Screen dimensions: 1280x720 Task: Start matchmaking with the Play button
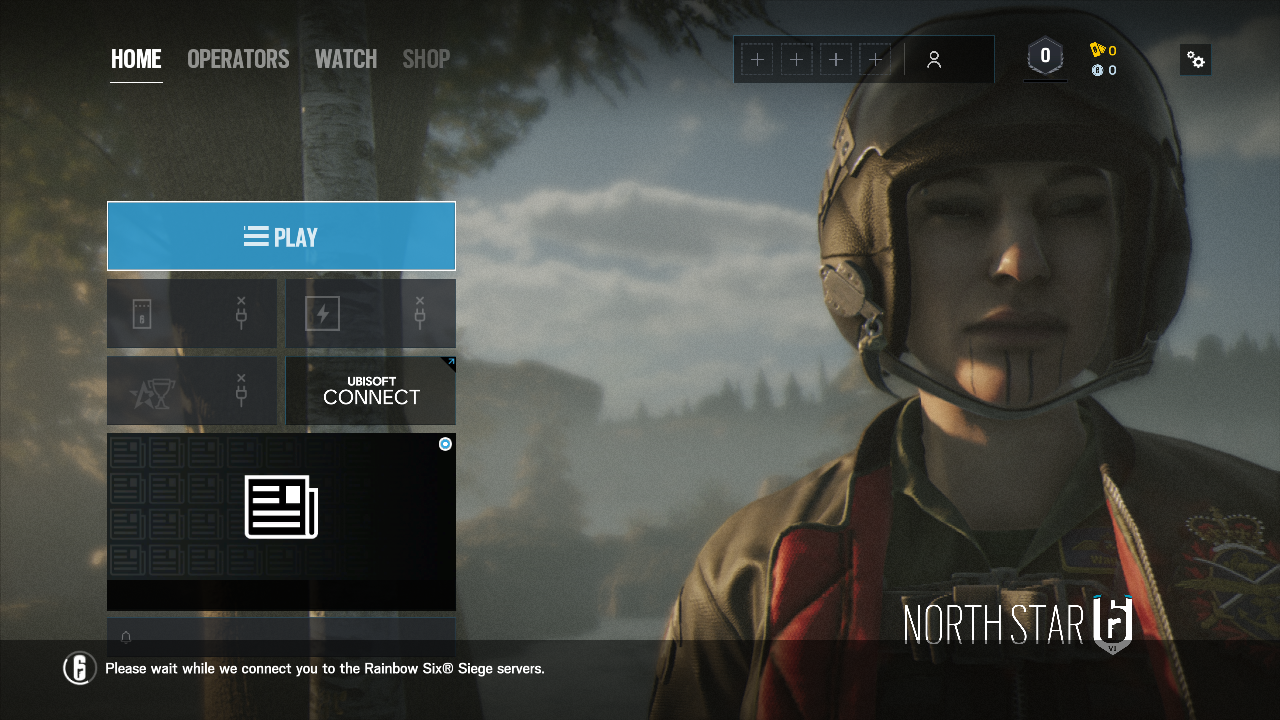point(281,236)
